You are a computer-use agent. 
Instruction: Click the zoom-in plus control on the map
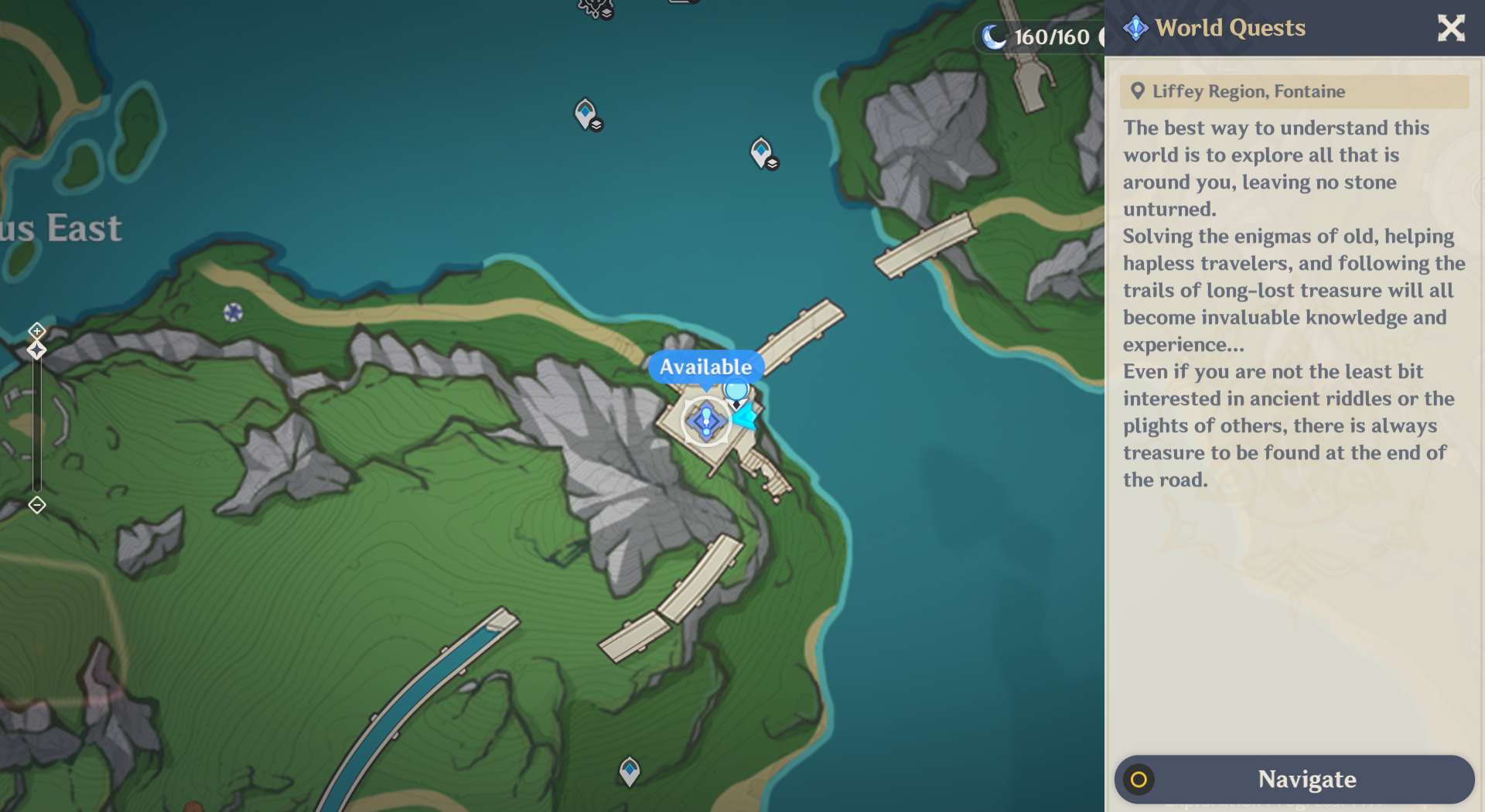(36, 331)
